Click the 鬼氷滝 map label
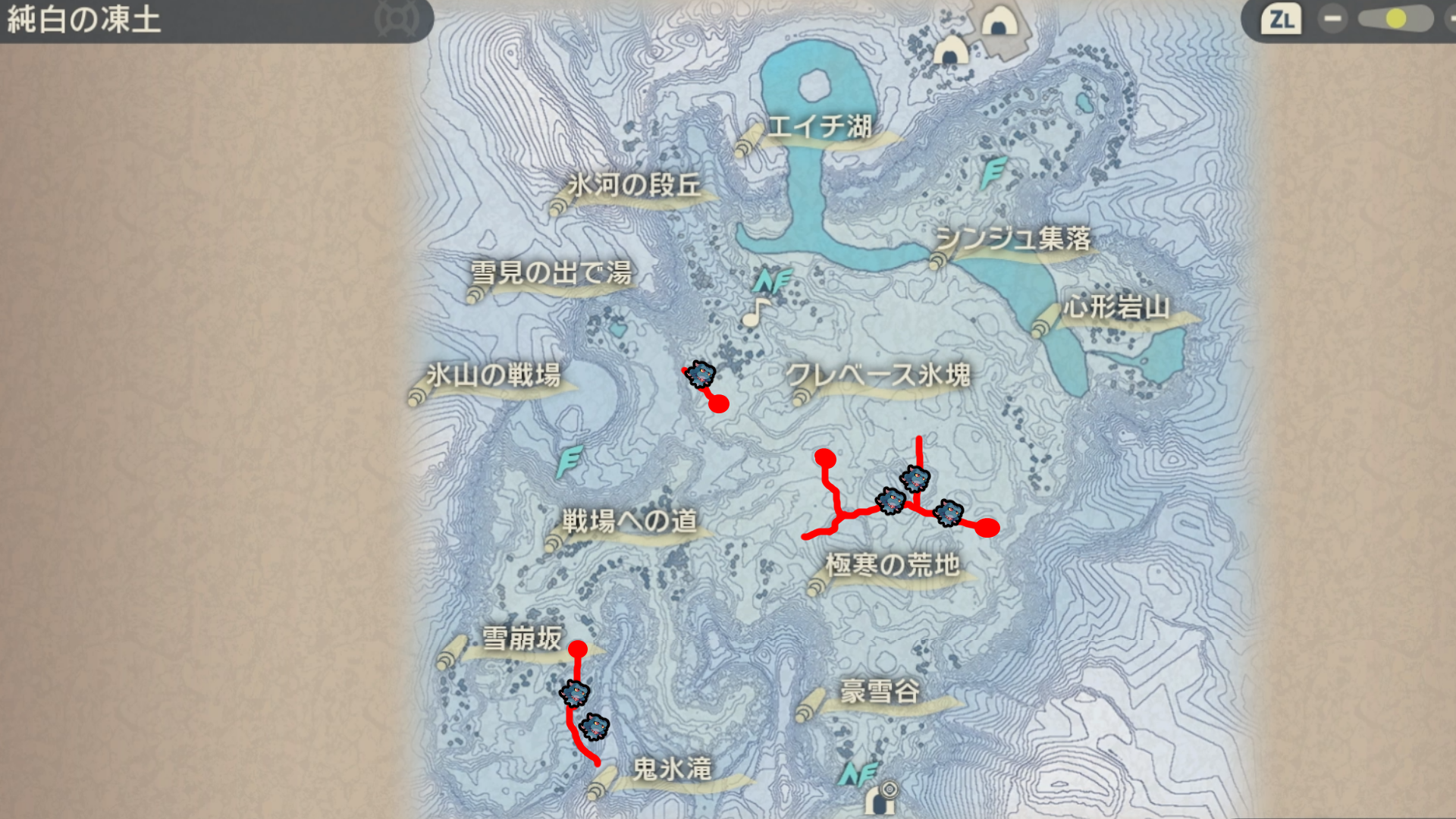 (672, 770)
